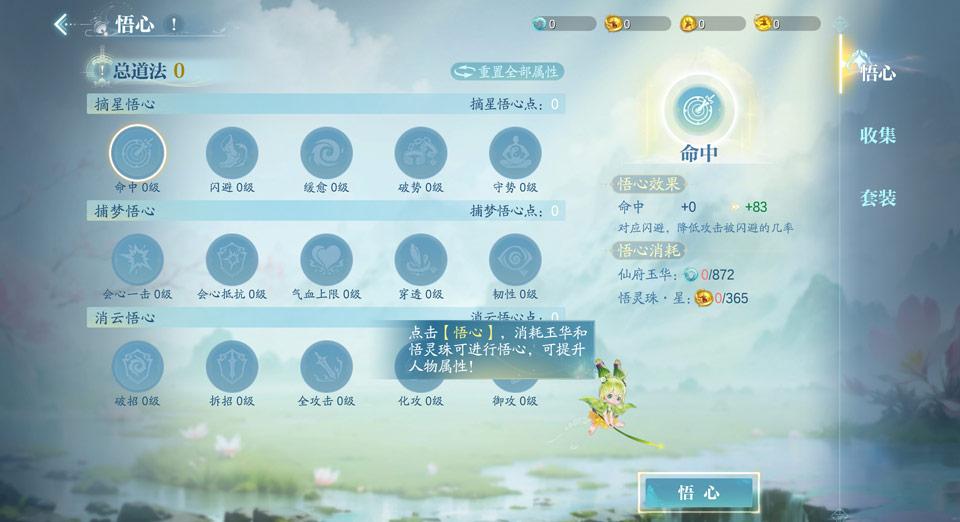The image size is (960, 522).
Task: Confirm with the 悟心 button
Action: coord(698,492)
